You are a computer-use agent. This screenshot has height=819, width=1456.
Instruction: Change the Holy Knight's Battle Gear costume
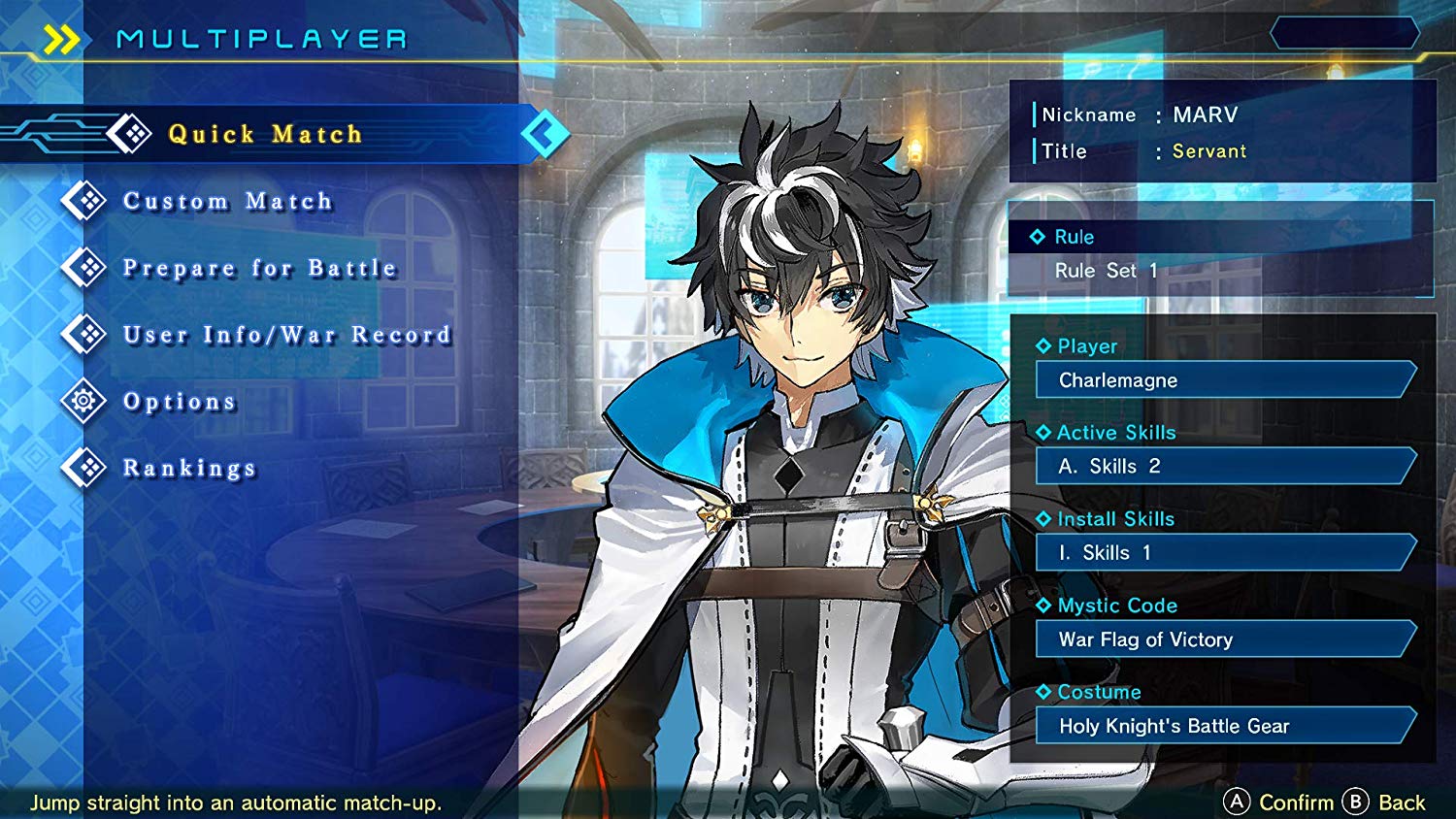coord(1223,726)
